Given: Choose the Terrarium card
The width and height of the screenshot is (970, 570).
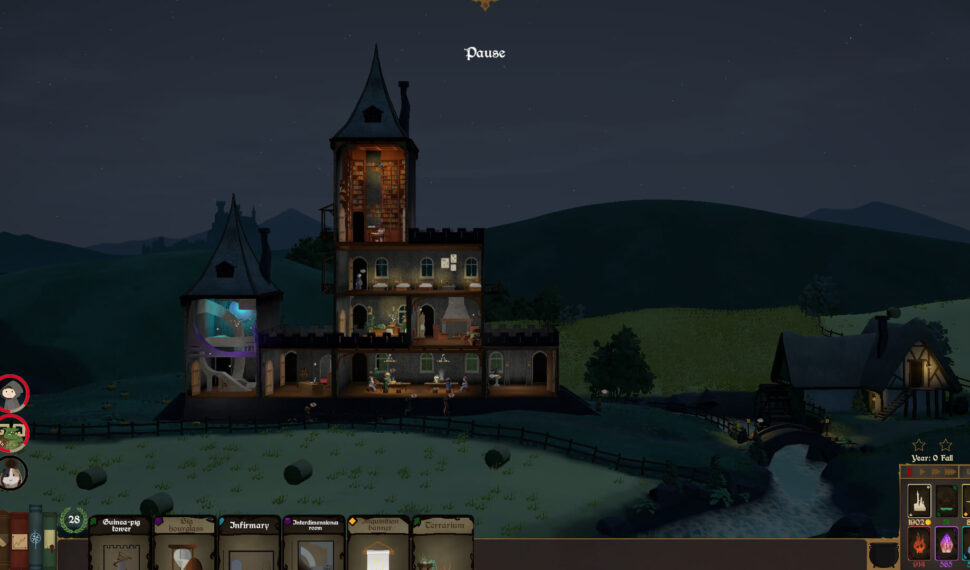Looking at the screenshot, I should pyautogui.click(x=442, y=543).
